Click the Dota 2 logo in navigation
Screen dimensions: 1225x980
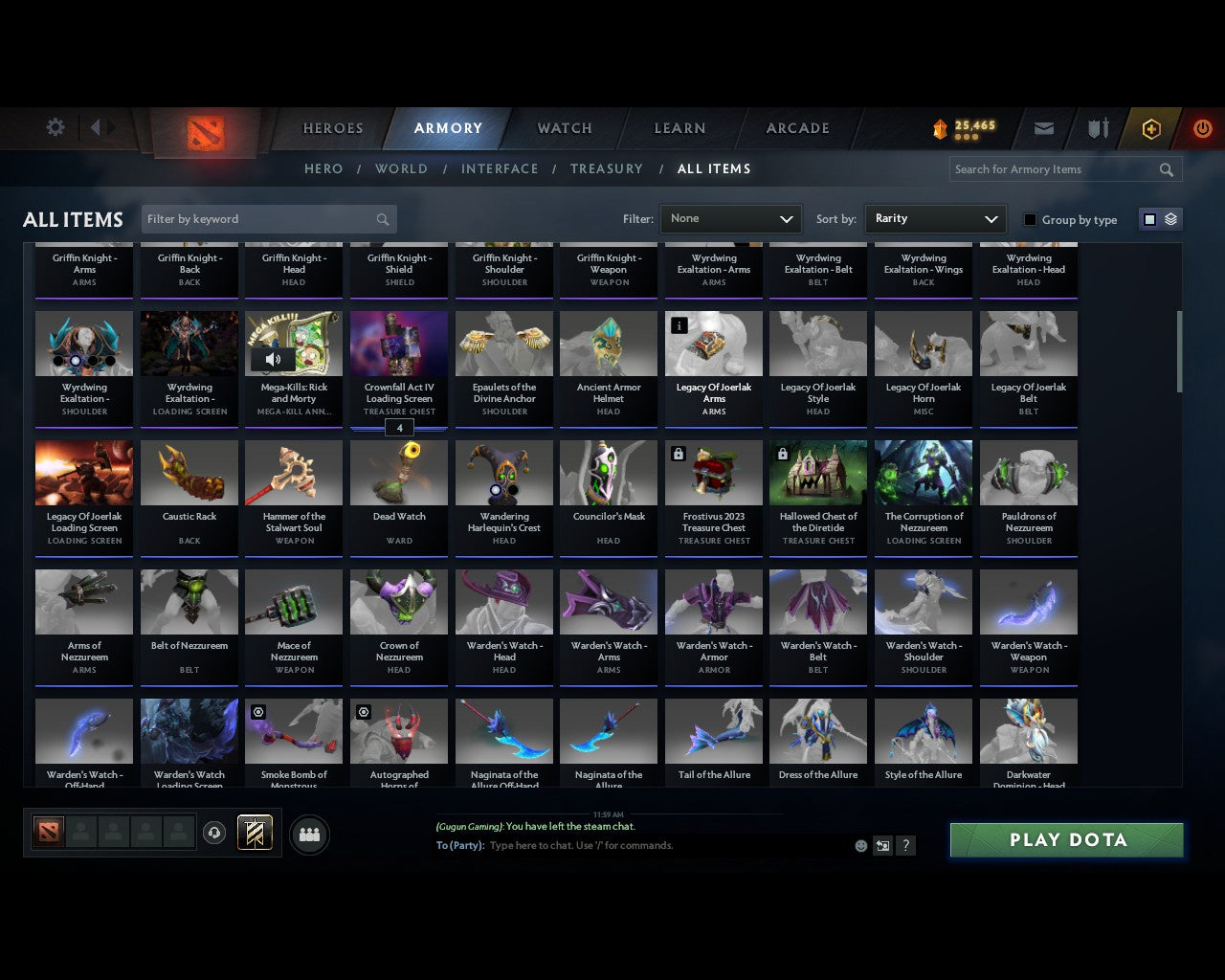[x=203, y=134]
